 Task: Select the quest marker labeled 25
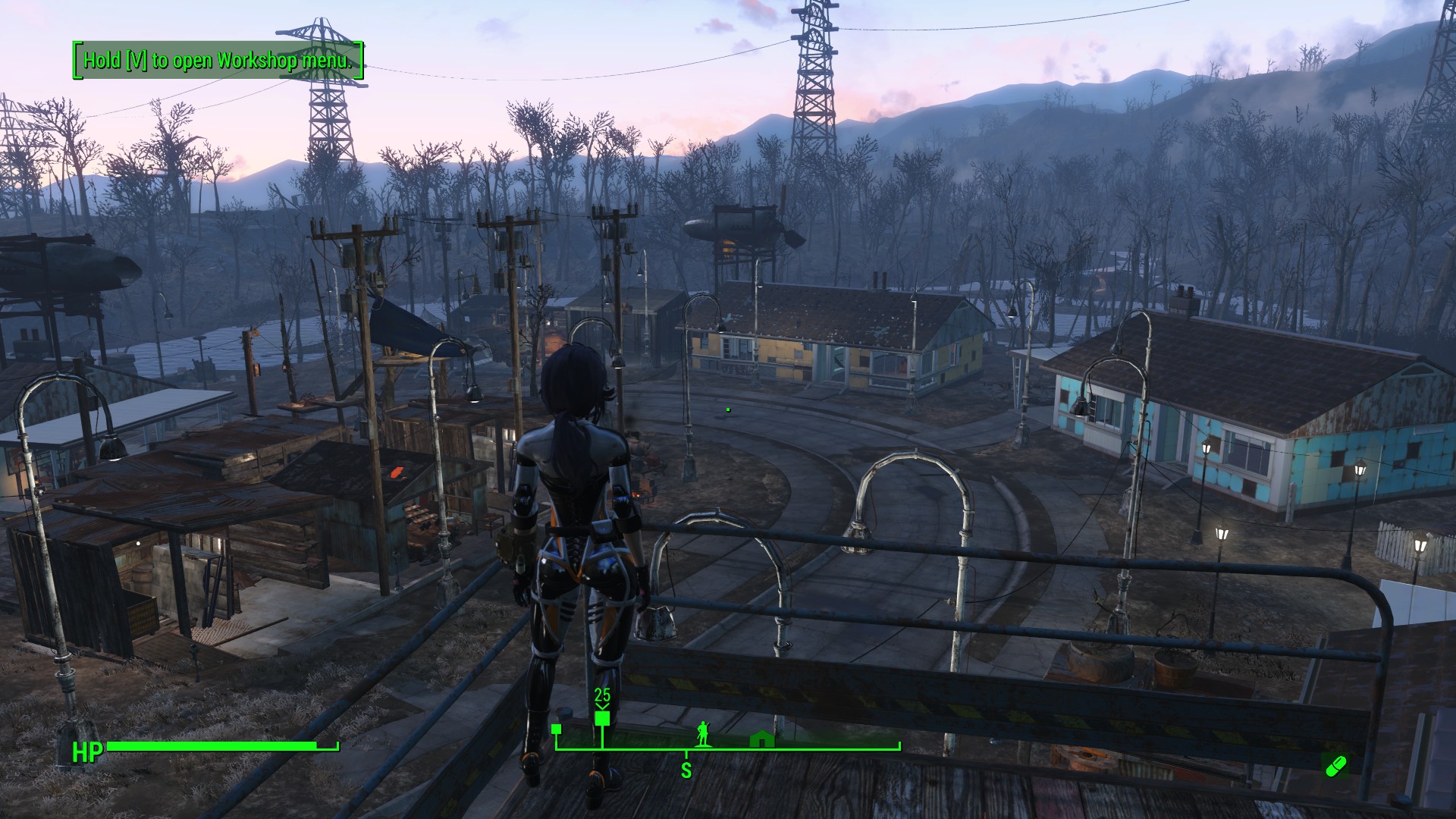(602, 717)
